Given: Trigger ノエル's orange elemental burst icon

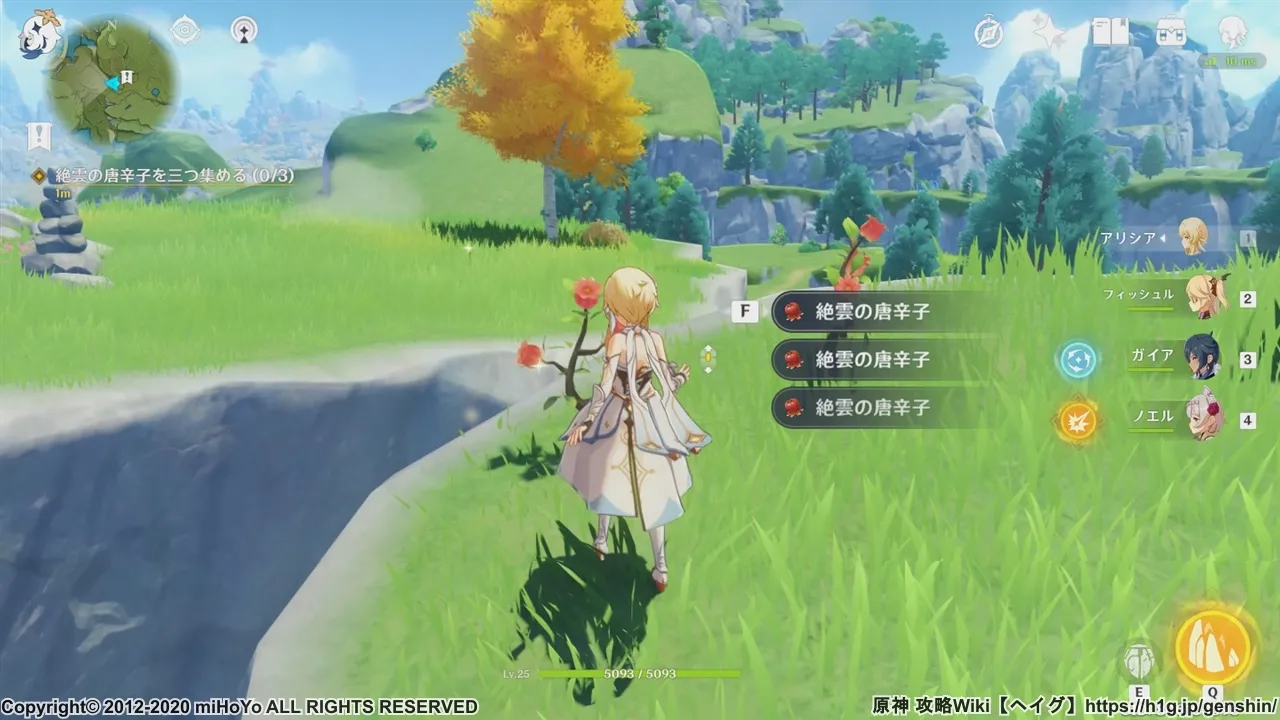Looking at the screenshot, I should [x=1078, y=420].
